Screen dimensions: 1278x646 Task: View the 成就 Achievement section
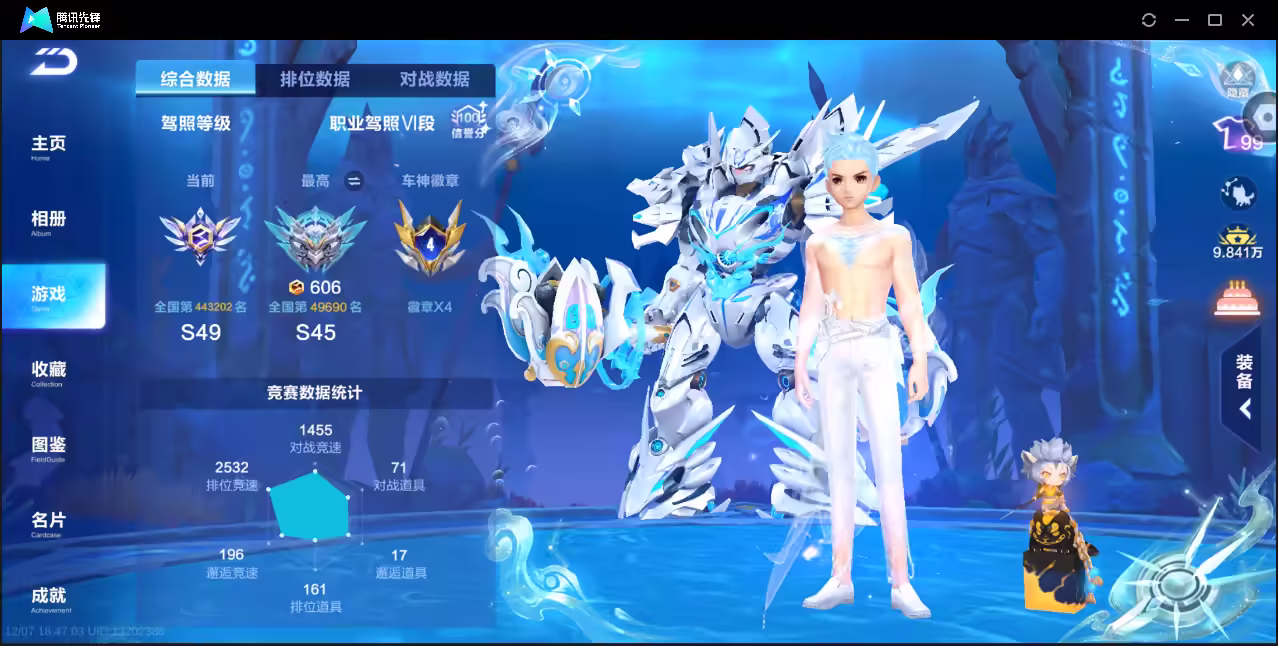pyautogui.click(x=48, y=598)
